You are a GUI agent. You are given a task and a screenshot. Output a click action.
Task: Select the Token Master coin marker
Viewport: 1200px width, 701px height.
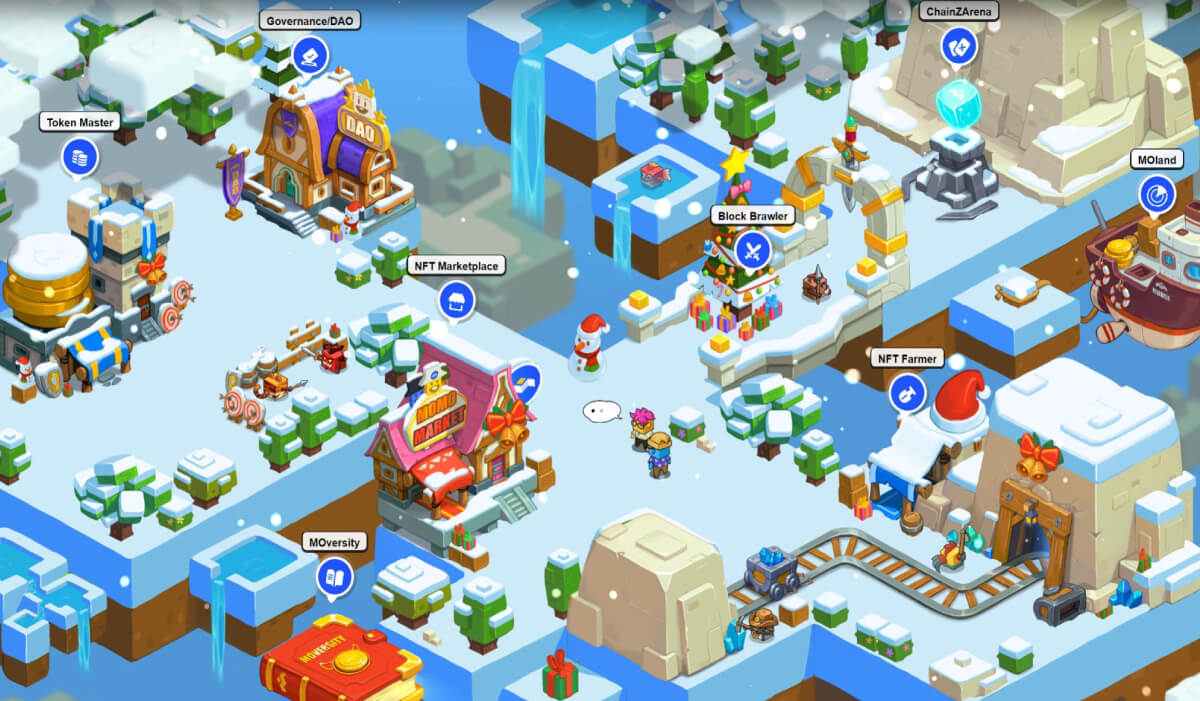tap(80, 157)
